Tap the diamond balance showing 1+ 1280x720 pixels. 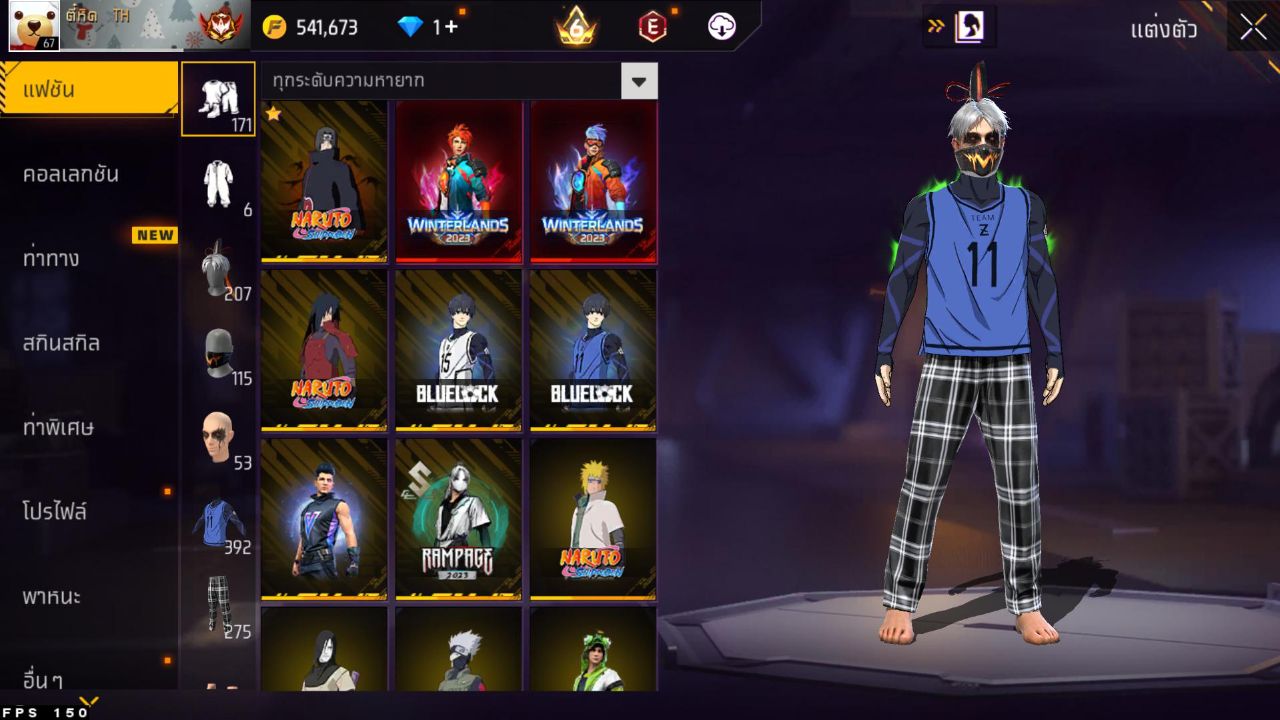click(x=420, y=27)
